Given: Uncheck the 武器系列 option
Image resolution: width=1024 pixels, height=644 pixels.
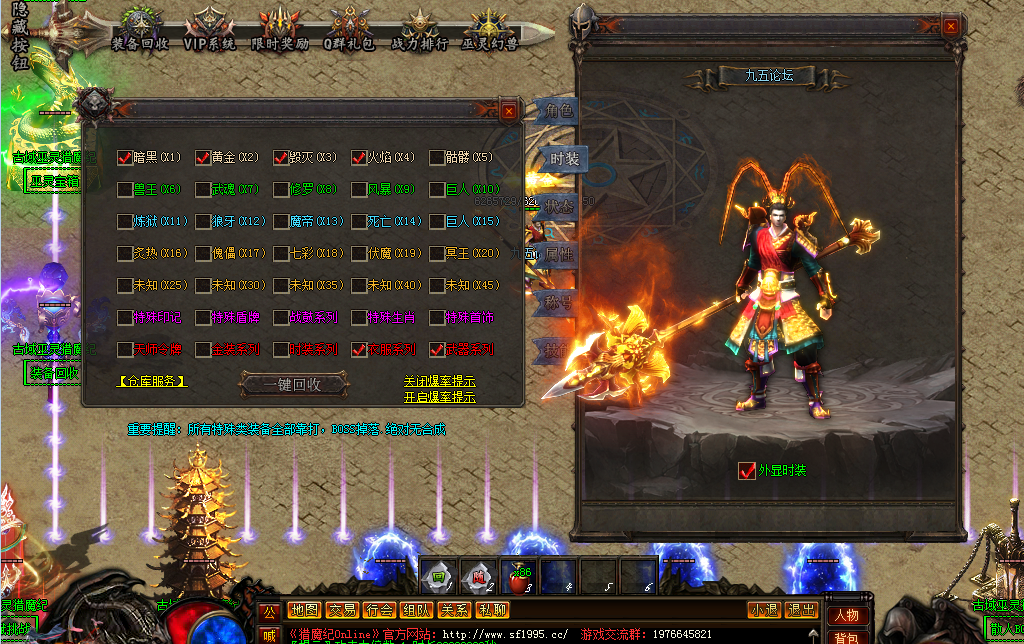Looking at the screenshot, I should [437, 349].
